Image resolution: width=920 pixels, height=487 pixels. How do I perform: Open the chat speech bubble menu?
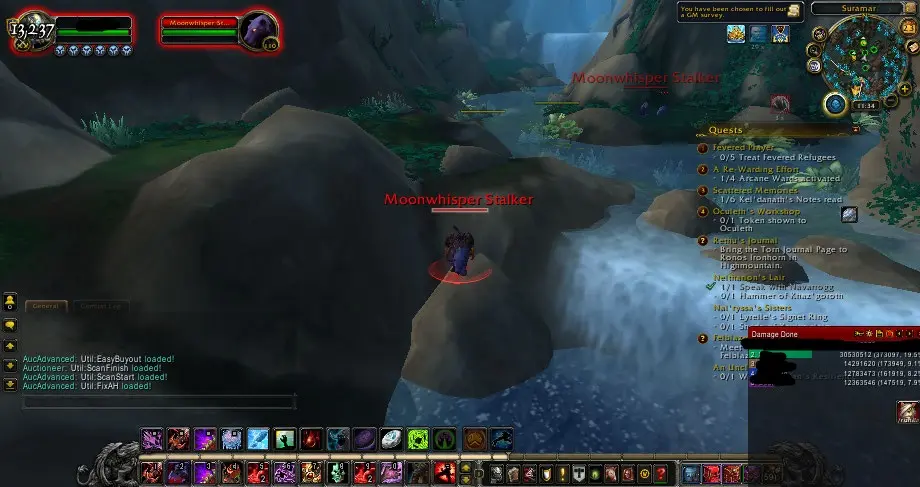click(10, 324)
